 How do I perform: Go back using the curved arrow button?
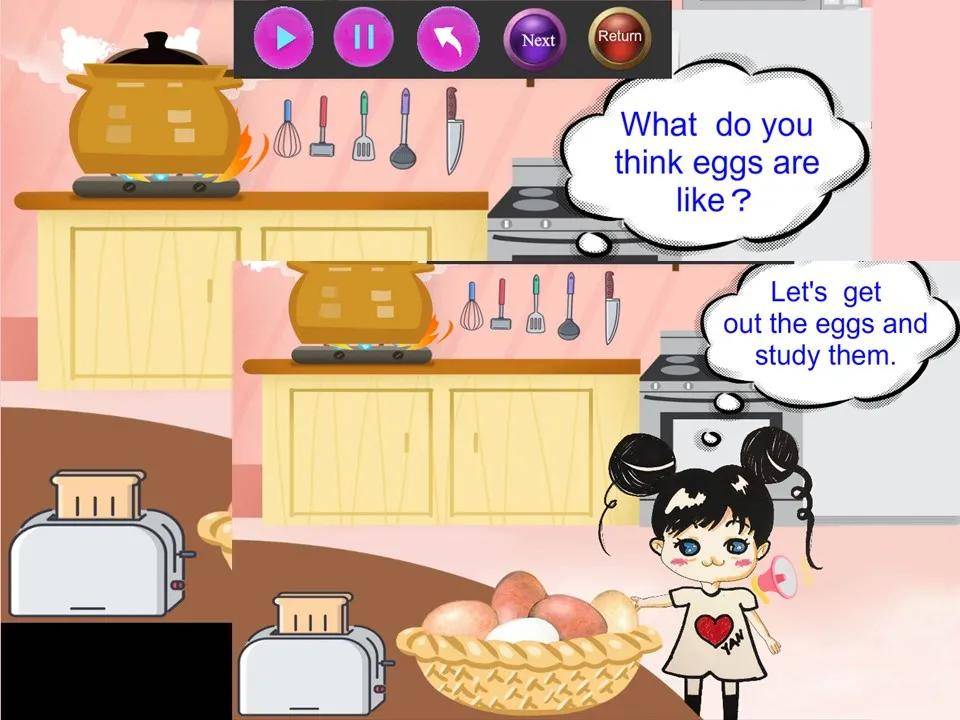(448, 39)
